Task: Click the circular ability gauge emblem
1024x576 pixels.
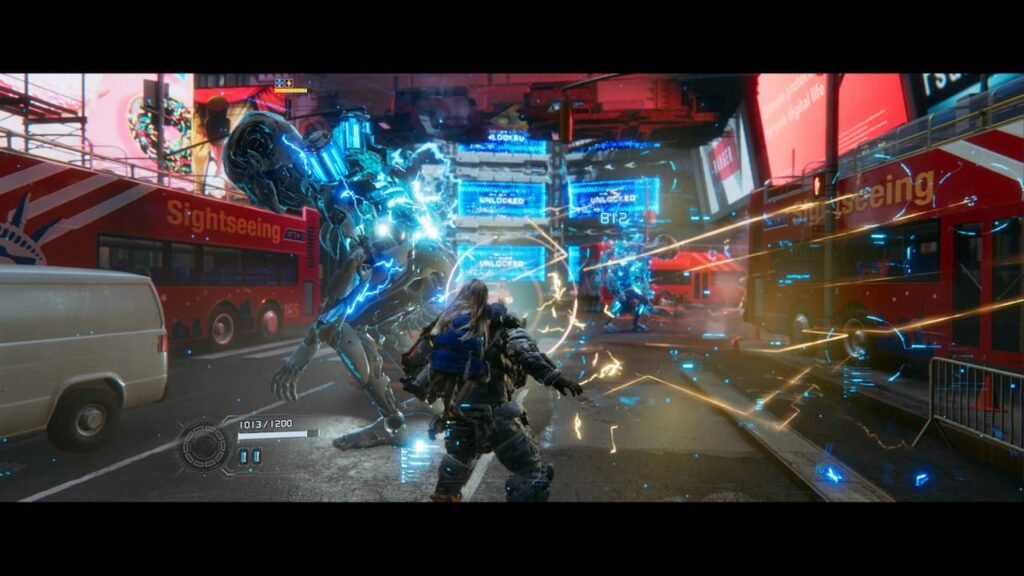Action: (x=204, y=445)
